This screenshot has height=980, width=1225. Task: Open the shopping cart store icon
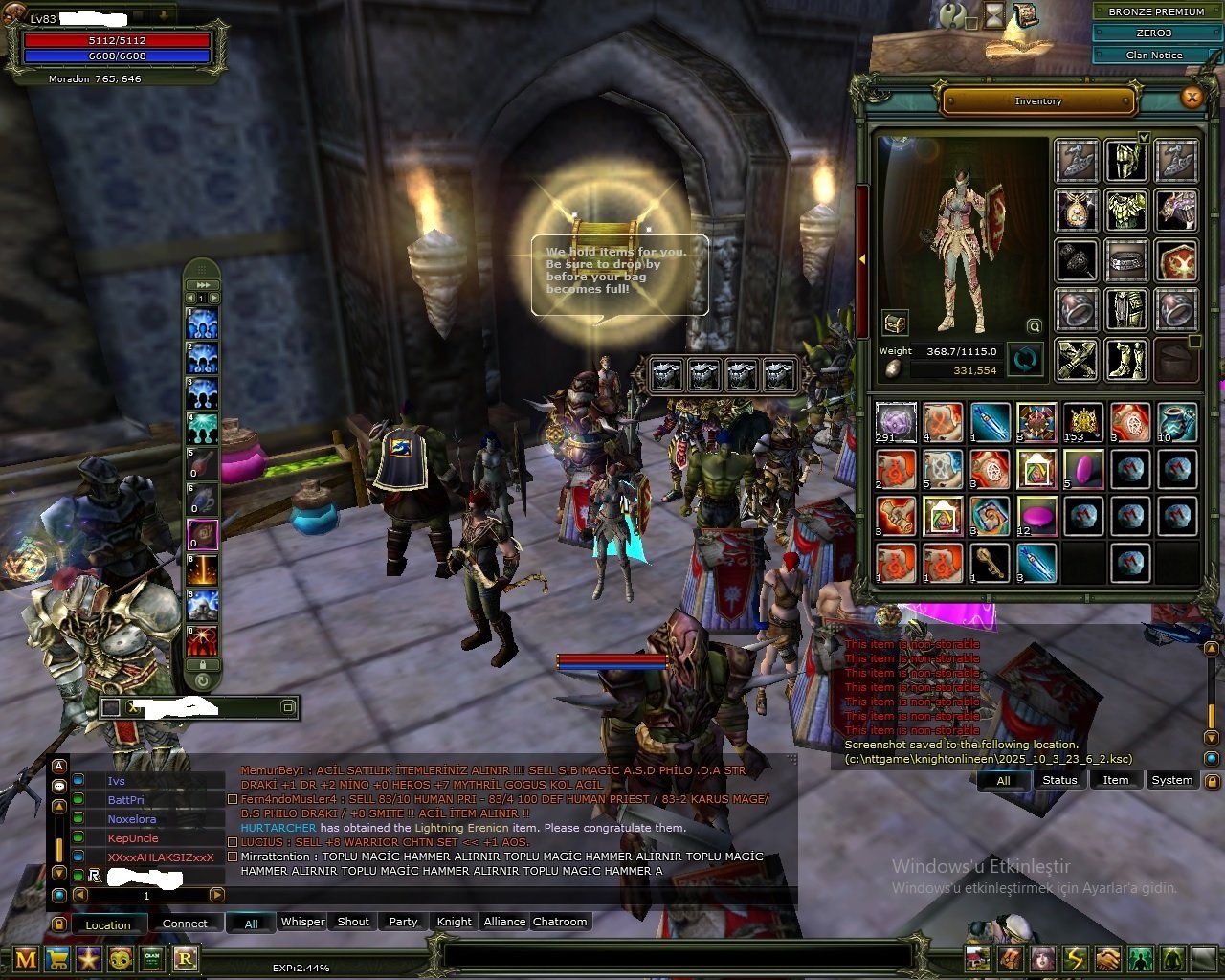coord(57,959)
